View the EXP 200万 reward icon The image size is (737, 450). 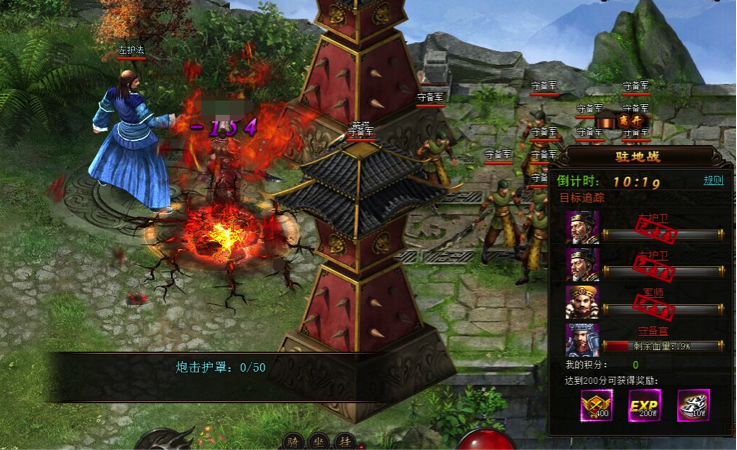click(644, 405)
